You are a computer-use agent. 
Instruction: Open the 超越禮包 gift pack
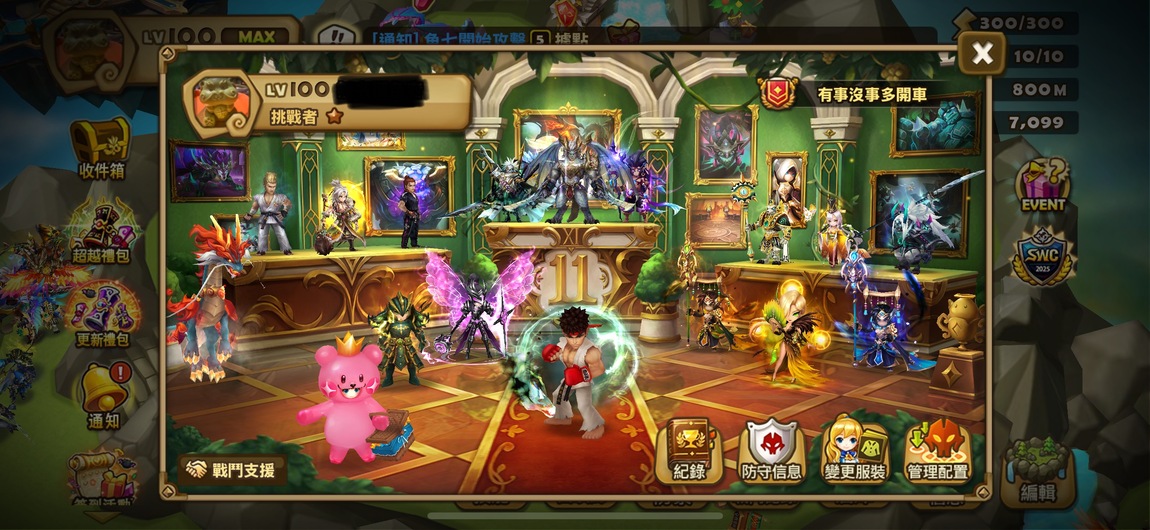click(x=103, y=228)
